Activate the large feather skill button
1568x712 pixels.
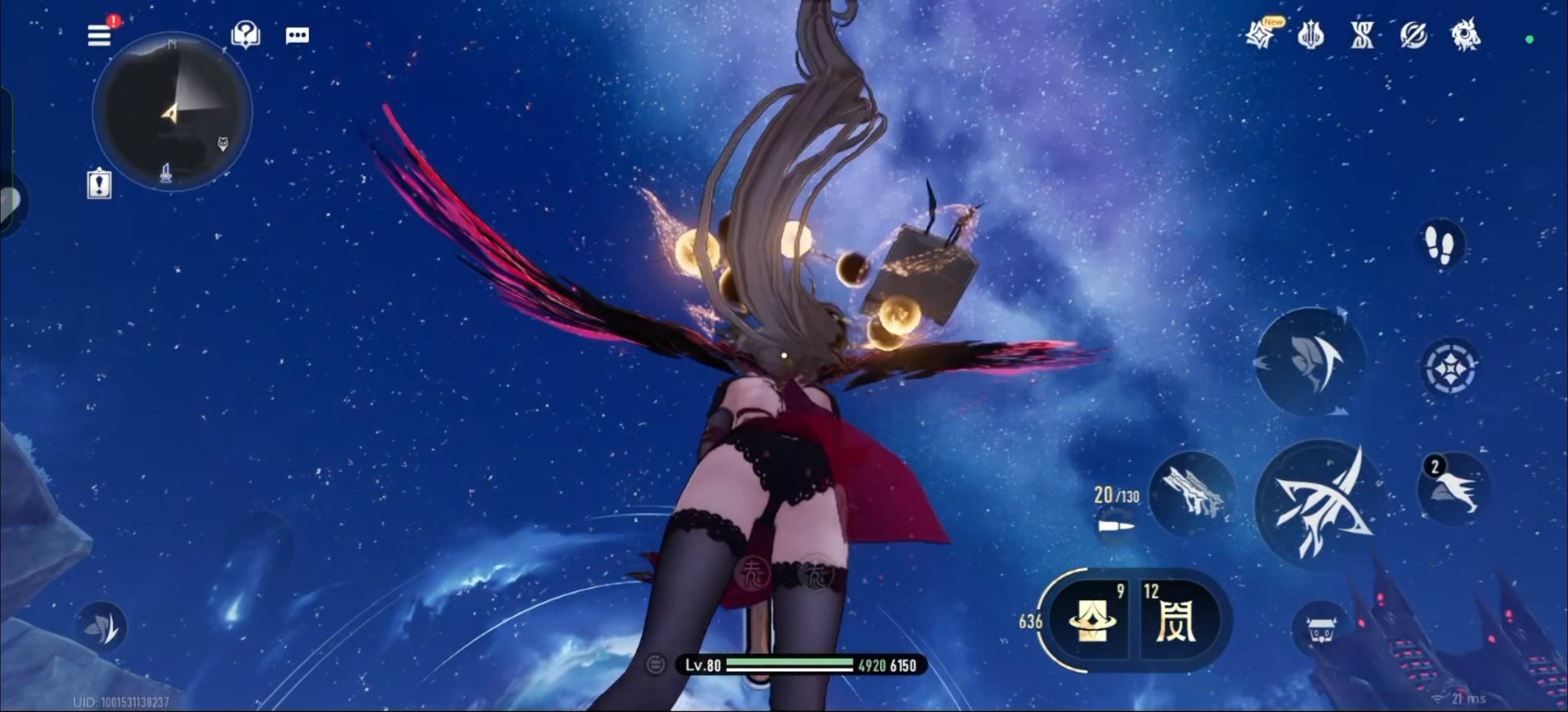[x=1310, y=362]
